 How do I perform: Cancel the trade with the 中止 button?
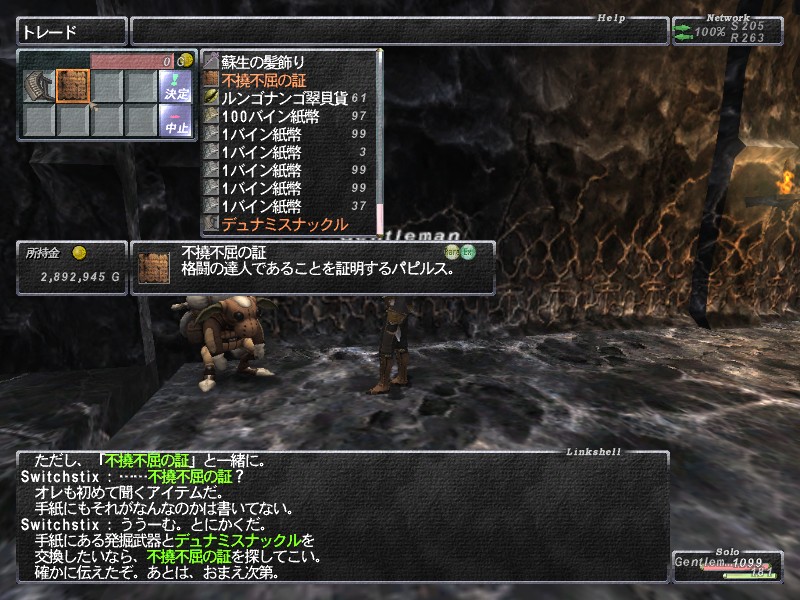175,120
